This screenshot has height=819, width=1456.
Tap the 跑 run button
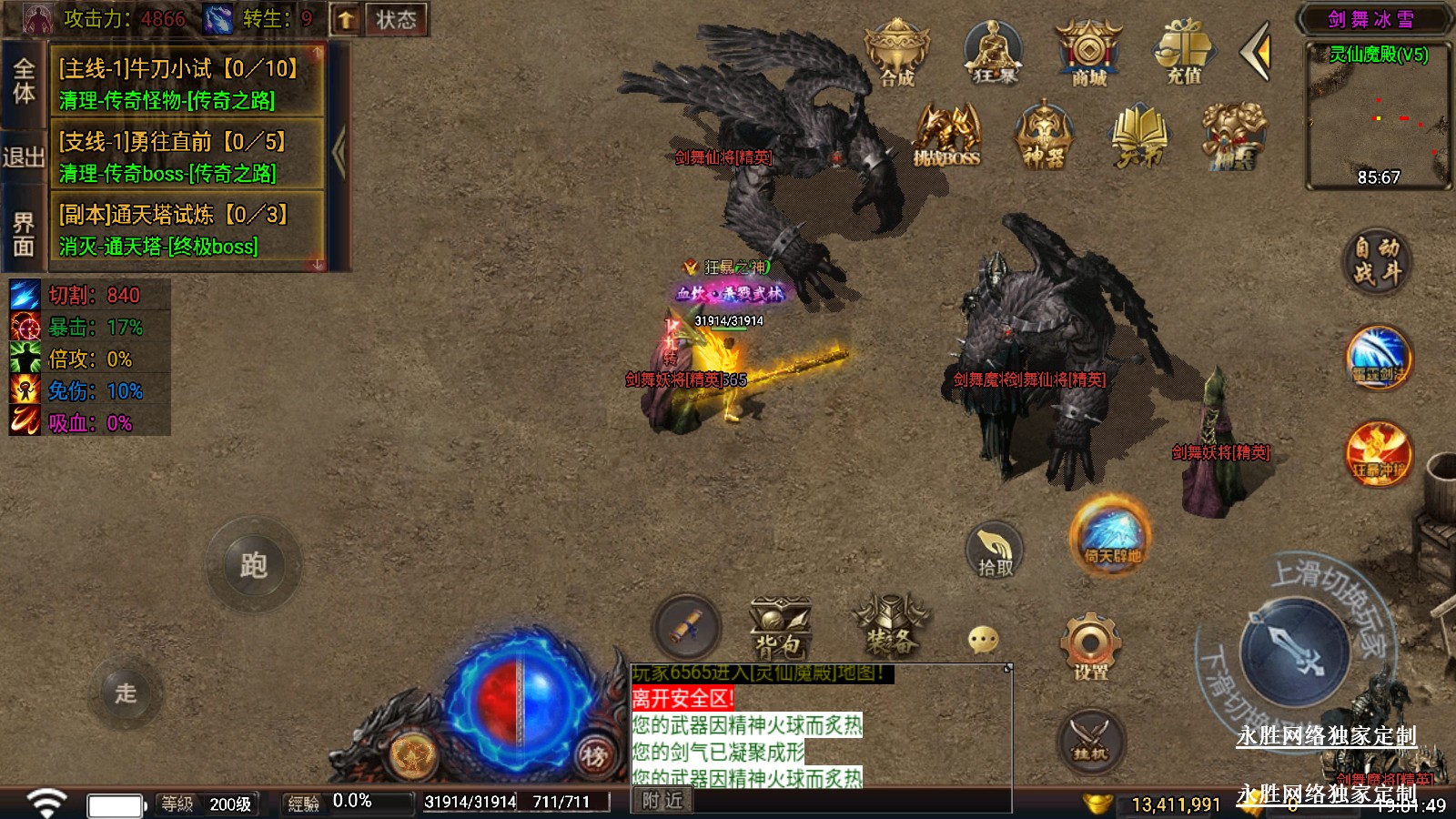[x=253, y=566]
